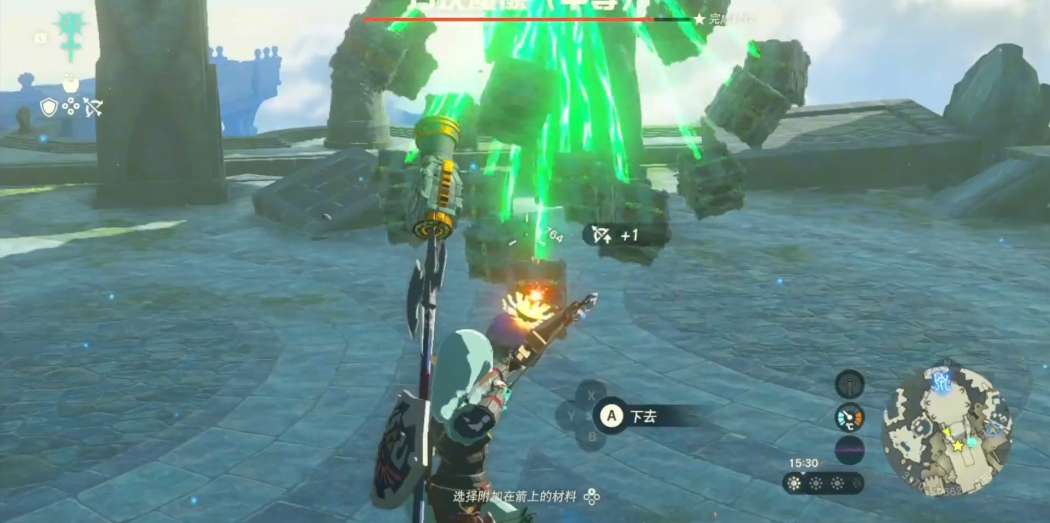Select the apple item icon
The width and height of the screenshot is (1050, 523).
71,83
